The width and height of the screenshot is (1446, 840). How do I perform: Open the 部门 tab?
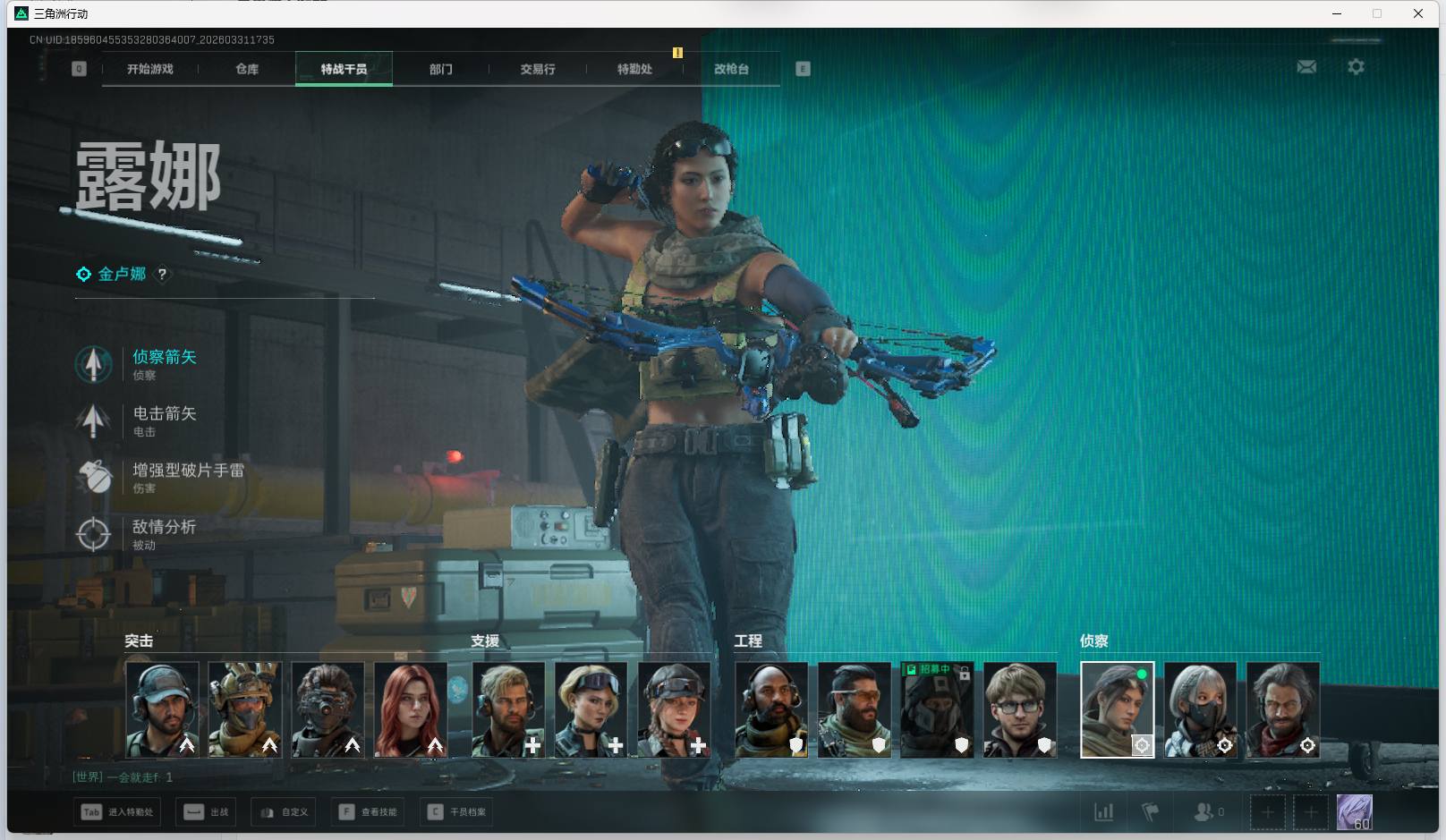pos(440,69)
